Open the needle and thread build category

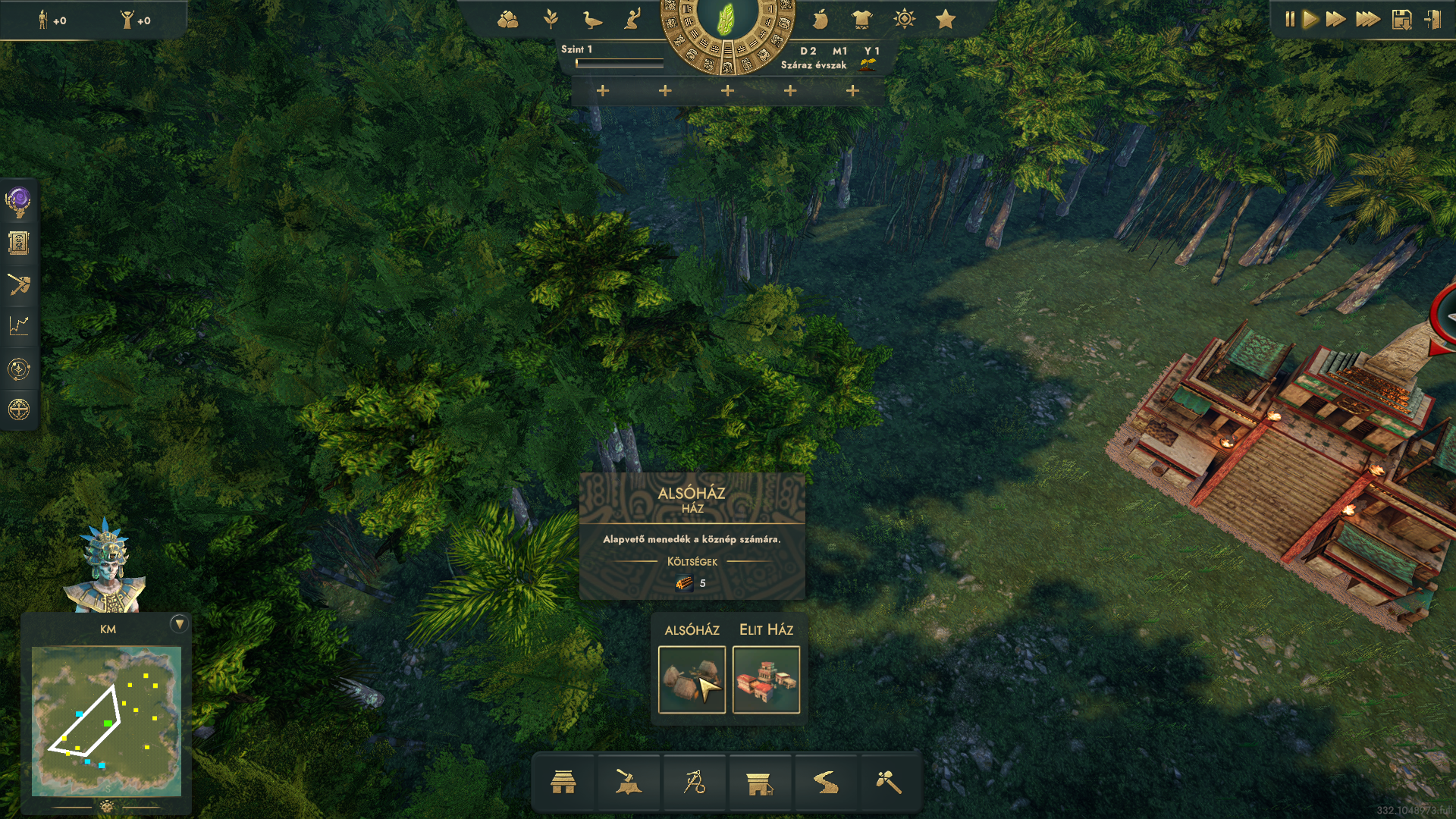coord(694,782)
